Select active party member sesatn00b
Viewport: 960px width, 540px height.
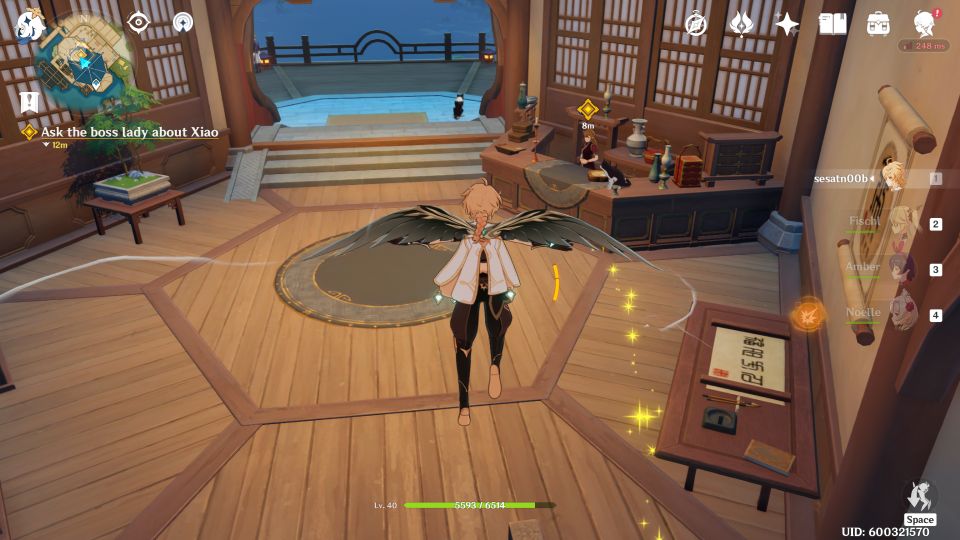tap(893, 178)
